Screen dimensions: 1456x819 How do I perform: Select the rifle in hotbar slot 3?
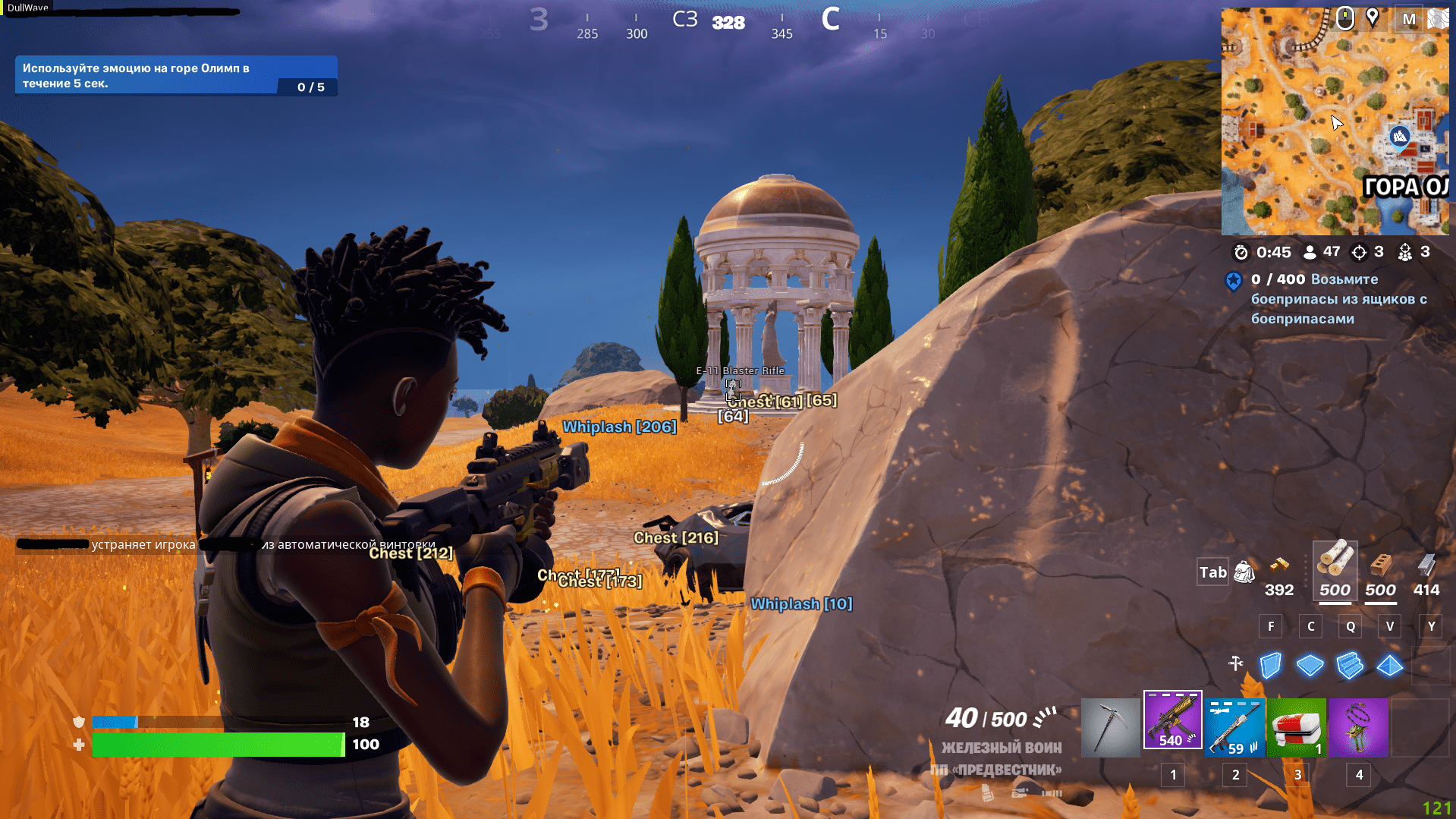pos(1234,727)
